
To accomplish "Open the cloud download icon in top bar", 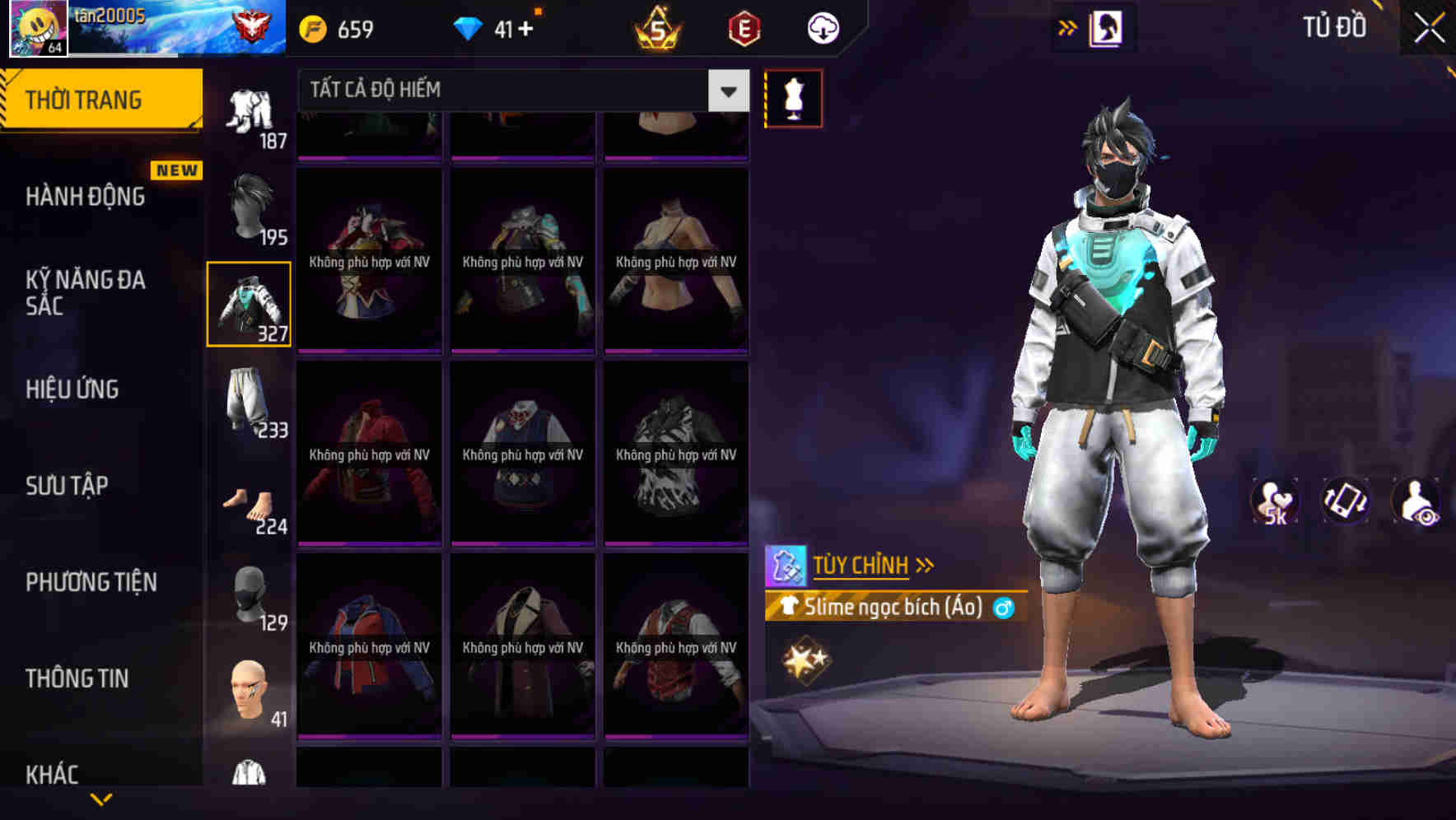I will (823, 27).
